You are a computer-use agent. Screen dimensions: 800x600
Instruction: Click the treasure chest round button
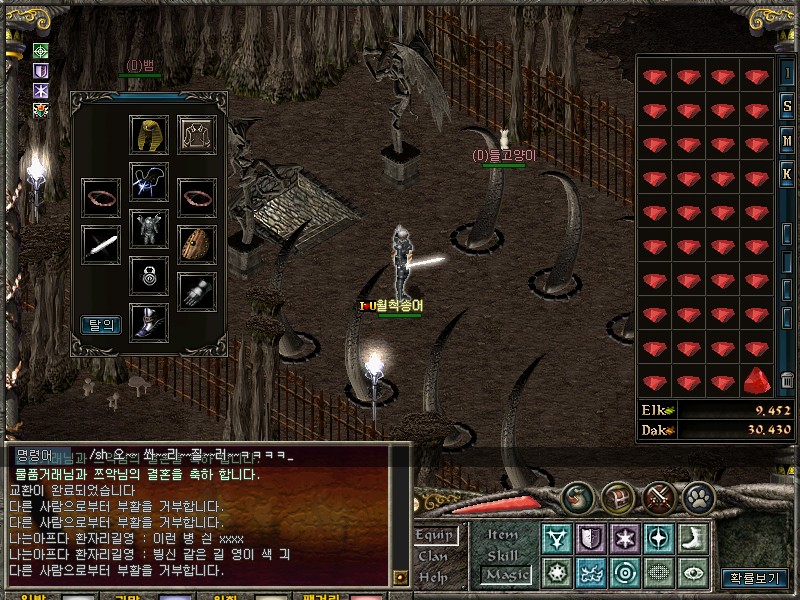point(618,498)
